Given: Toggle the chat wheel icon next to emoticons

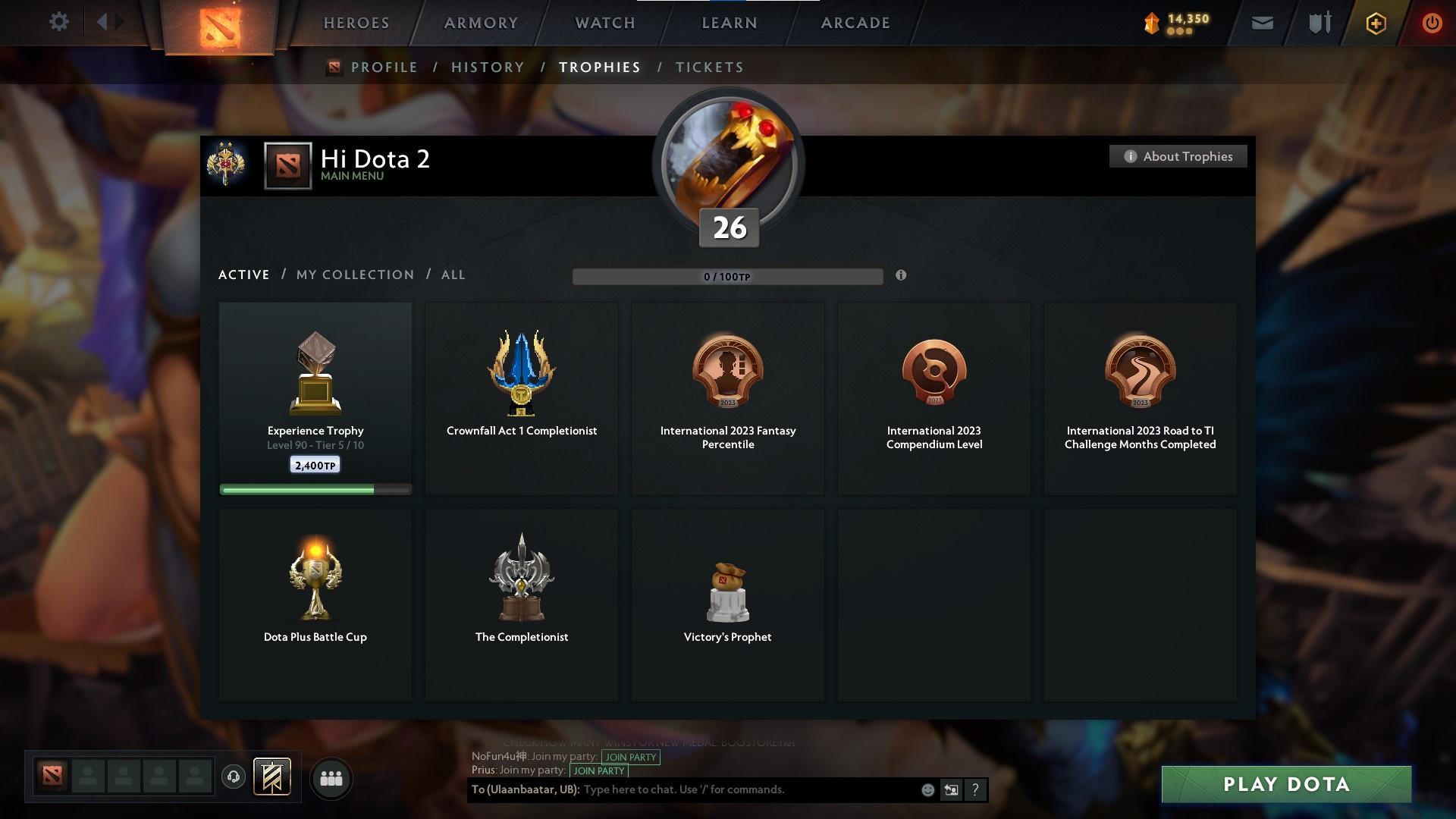Looking at the screenshot, I should pos(951,789).
